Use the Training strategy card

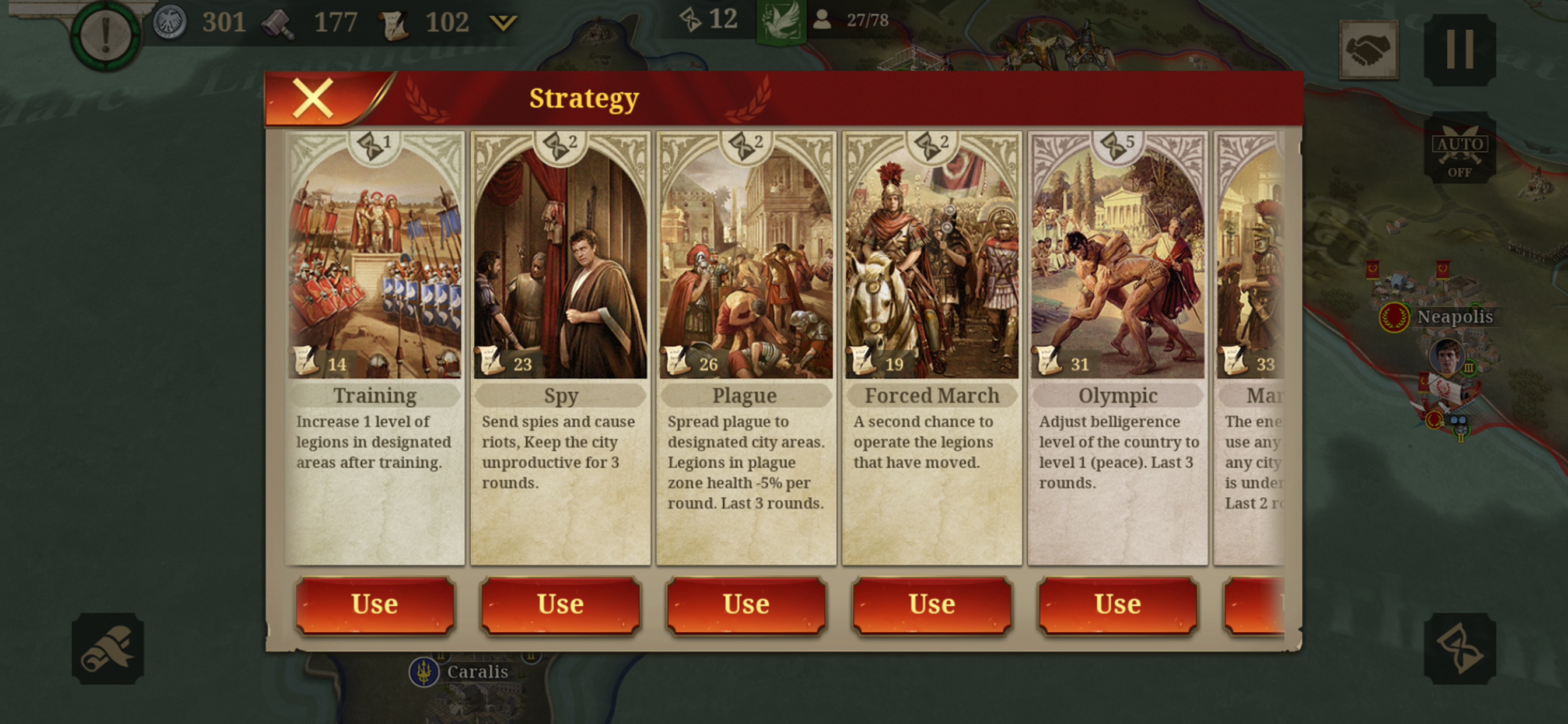coord(375,604)
